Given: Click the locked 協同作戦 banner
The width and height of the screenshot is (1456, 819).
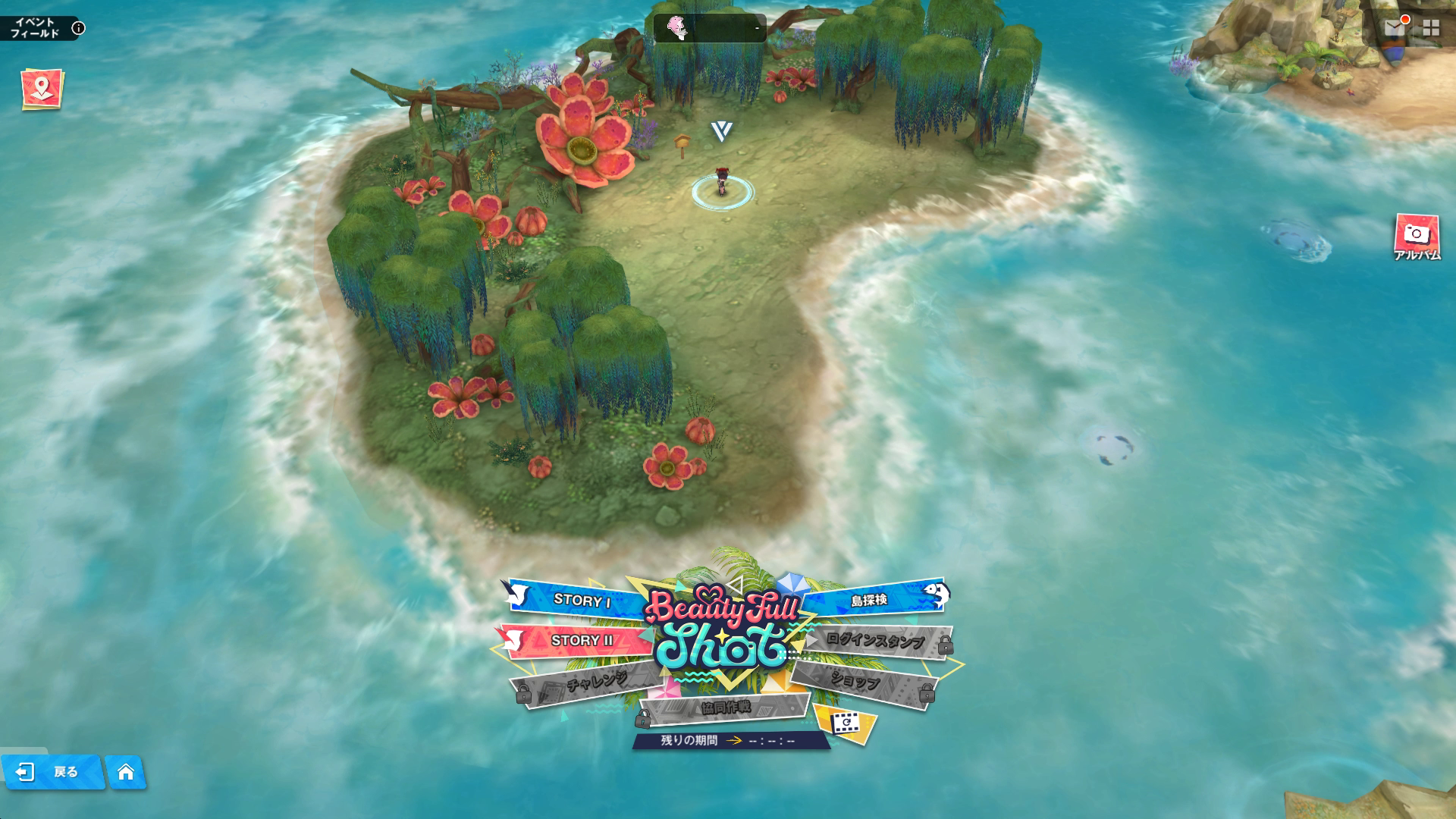Looking at the screenshot, I should pos(725,708).
